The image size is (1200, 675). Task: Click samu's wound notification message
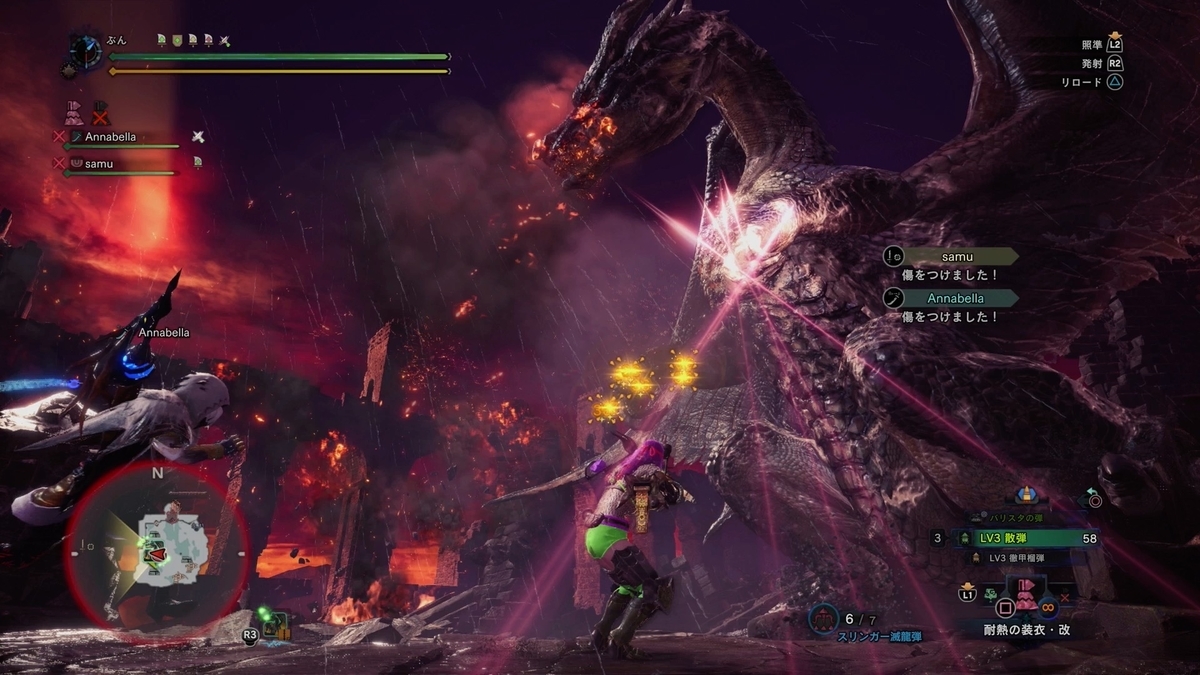950,265
